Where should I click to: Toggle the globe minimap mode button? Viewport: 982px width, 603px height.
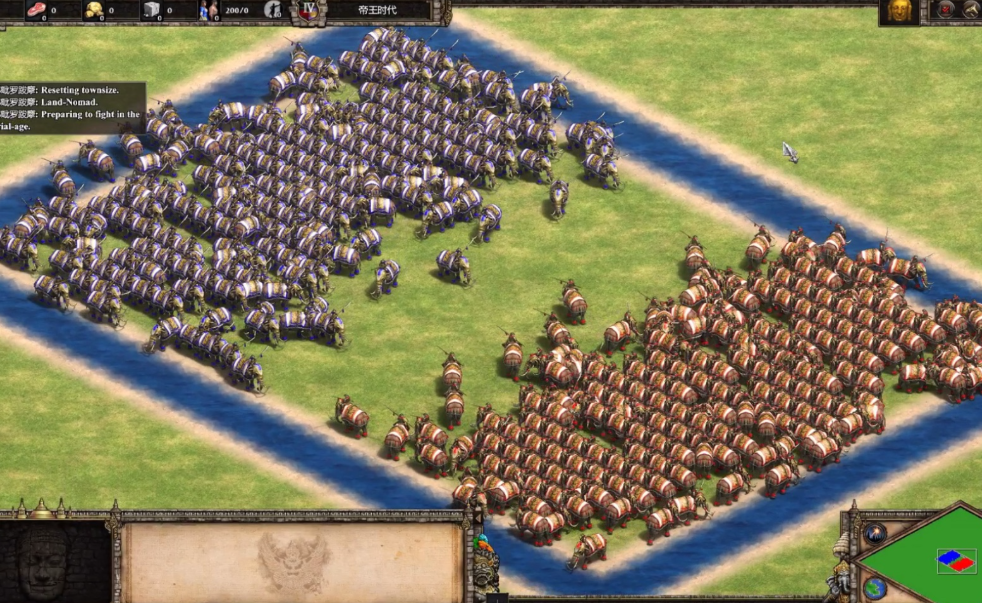pyautogui.click(x=875, y=587)
